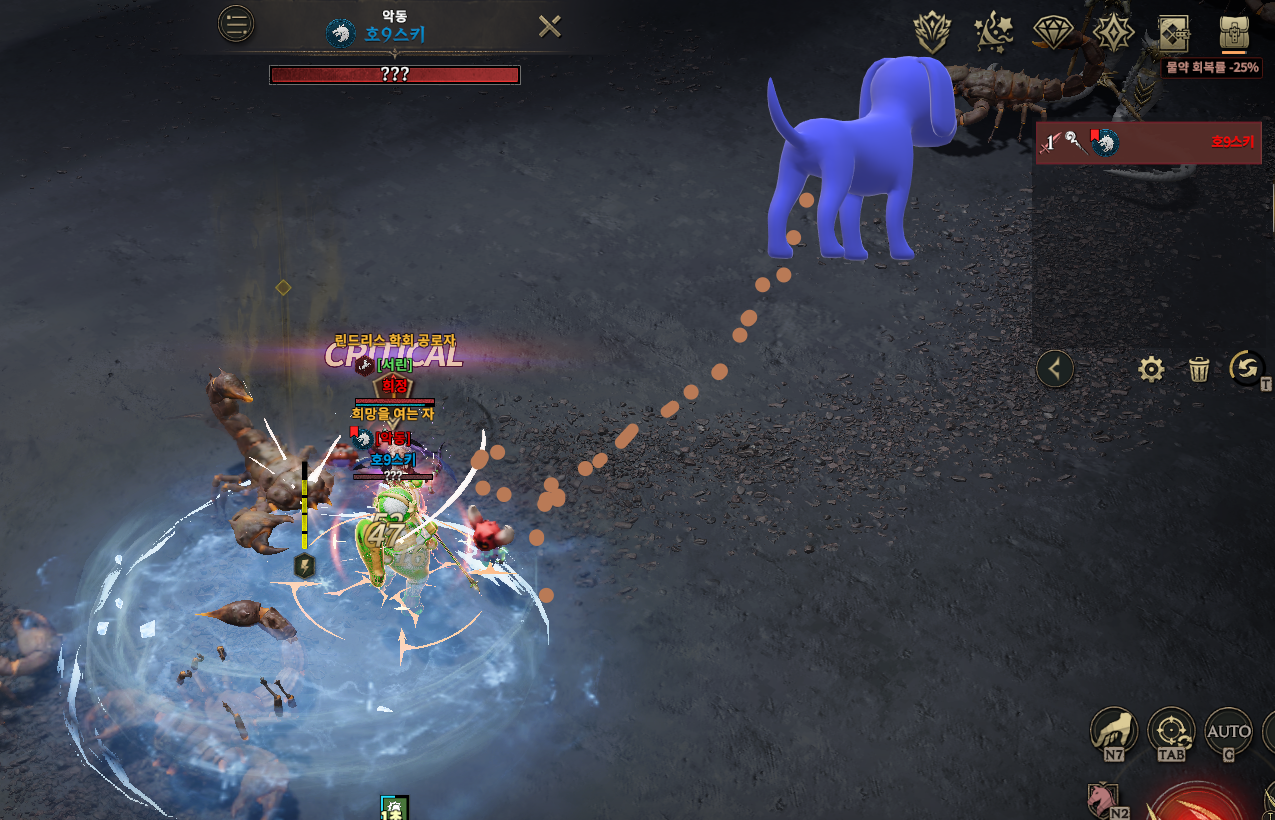Open the backpack inventory
Viewport: 1275px width, 820px height.
pyautogui.click(x=1234, y=32)
